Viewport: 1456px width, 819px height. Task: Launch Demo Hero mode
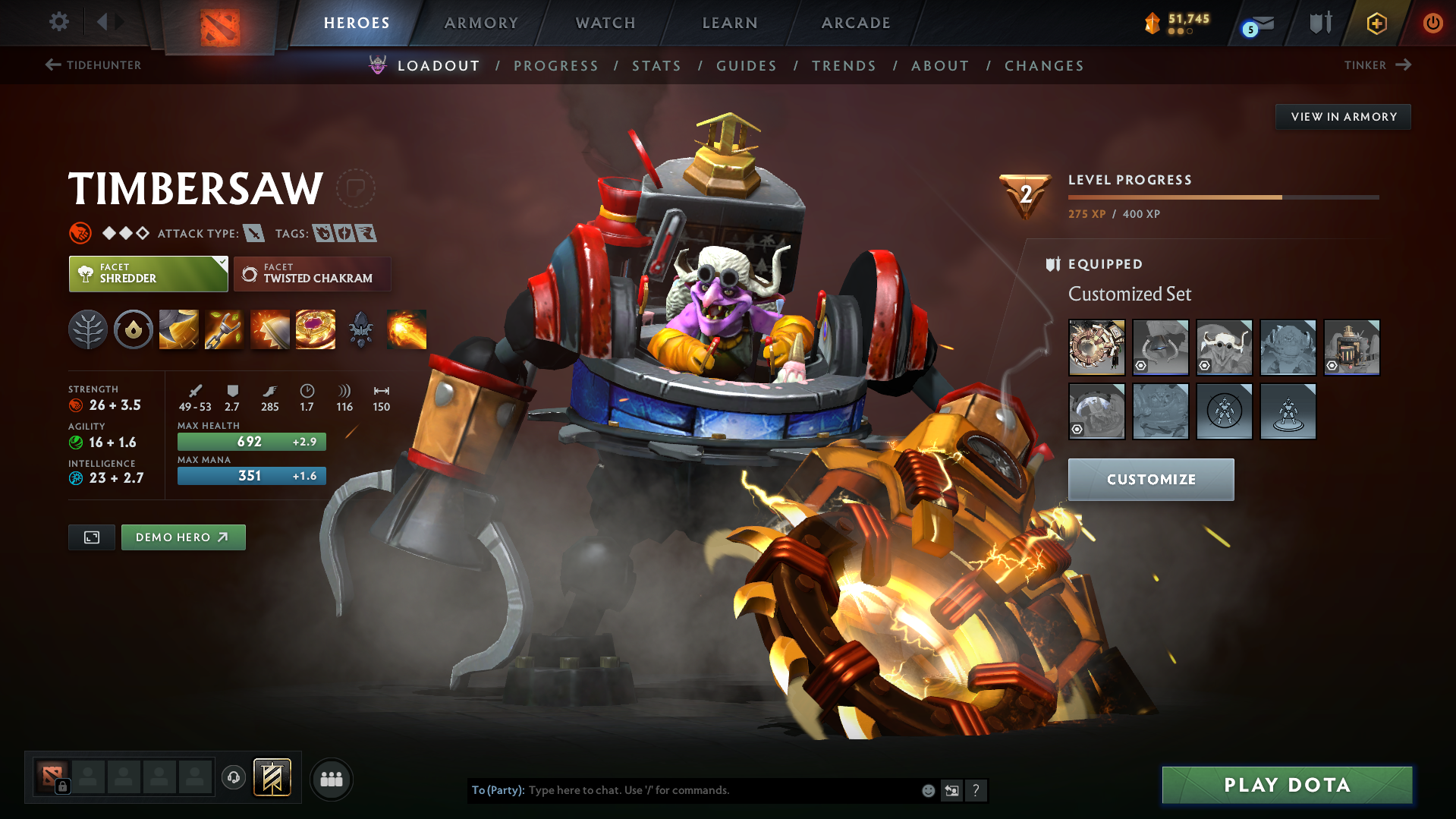183,537
